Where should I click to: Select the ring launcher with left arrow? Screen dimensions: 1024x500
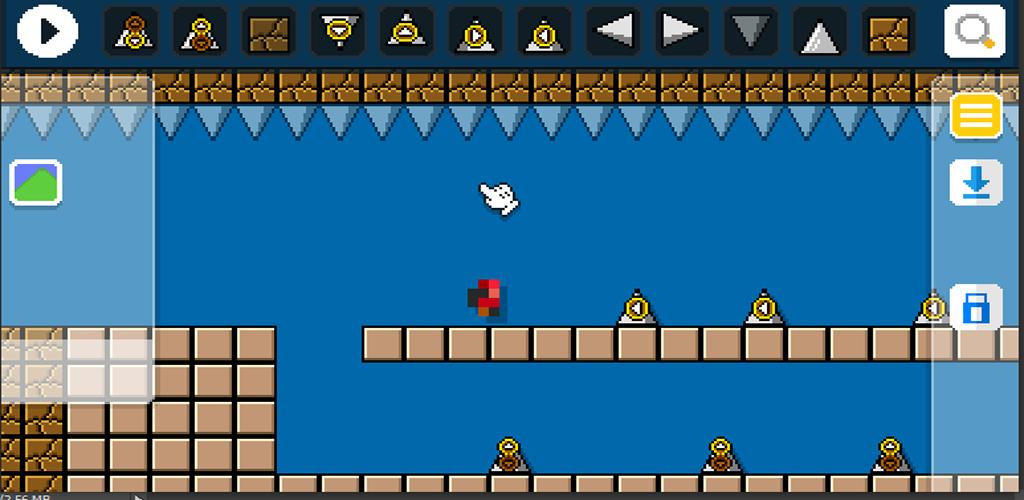coord(544,31)
